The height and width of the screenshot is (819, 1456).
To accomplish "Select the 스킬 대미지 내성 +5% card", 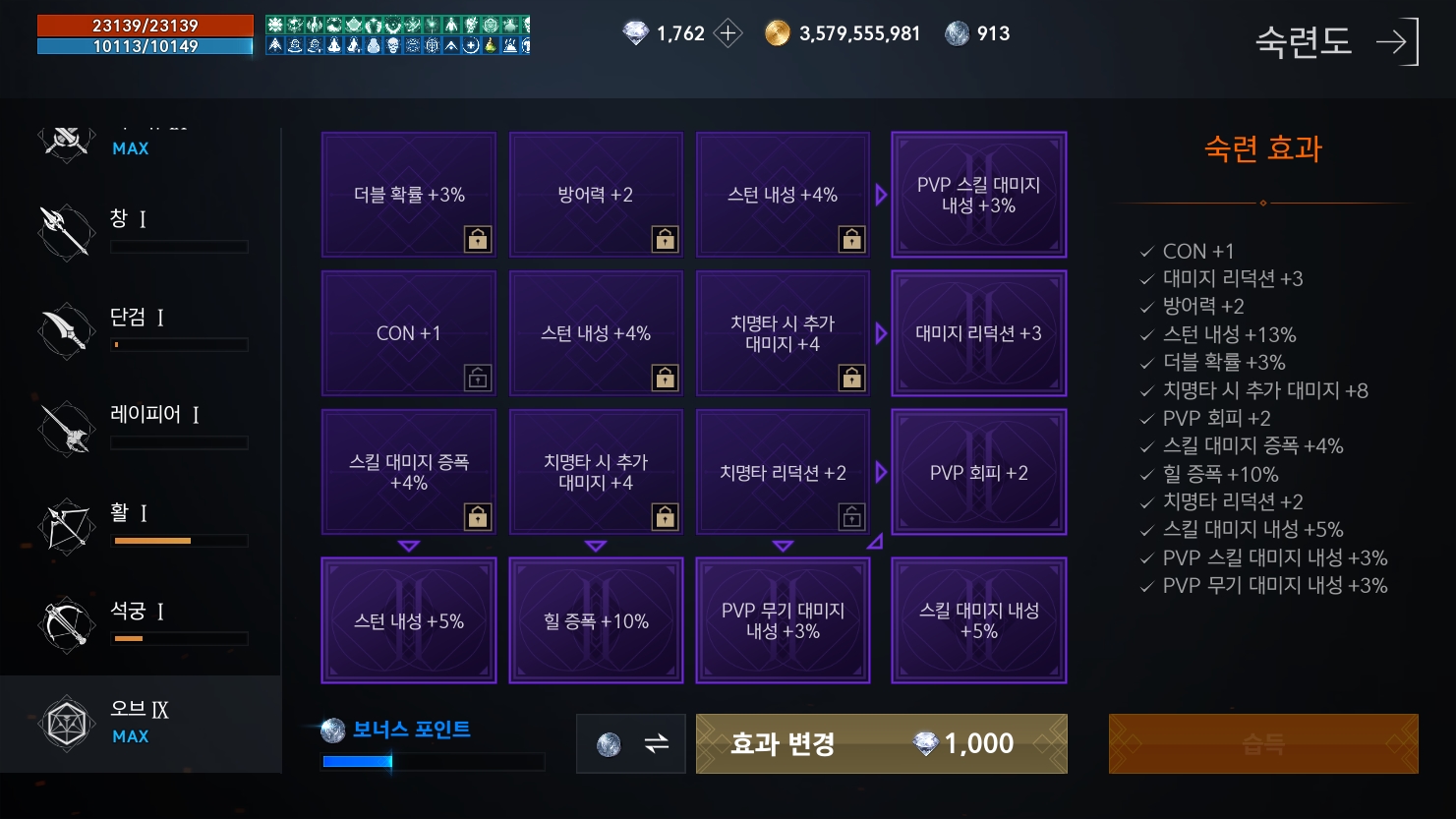I will (978, 620).
